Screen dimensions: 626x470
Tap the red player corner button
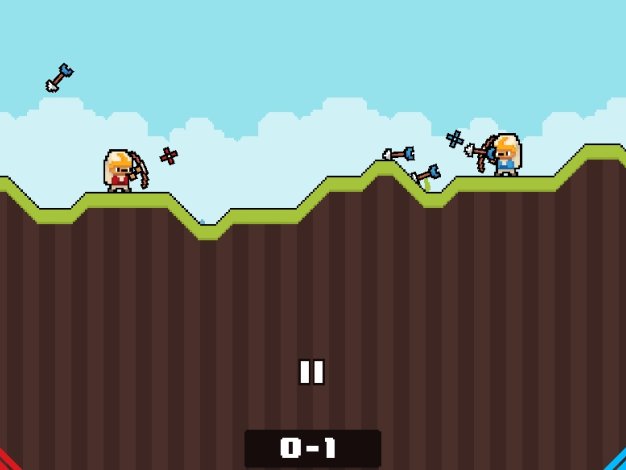(7, 462)
